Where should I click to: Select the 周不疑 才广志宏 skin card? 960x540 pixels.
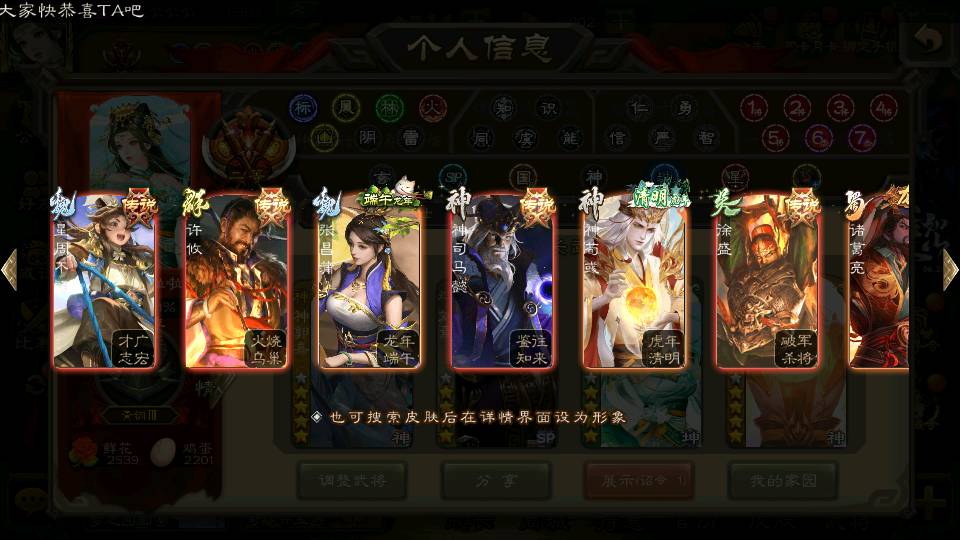click(x=105, y=282)
